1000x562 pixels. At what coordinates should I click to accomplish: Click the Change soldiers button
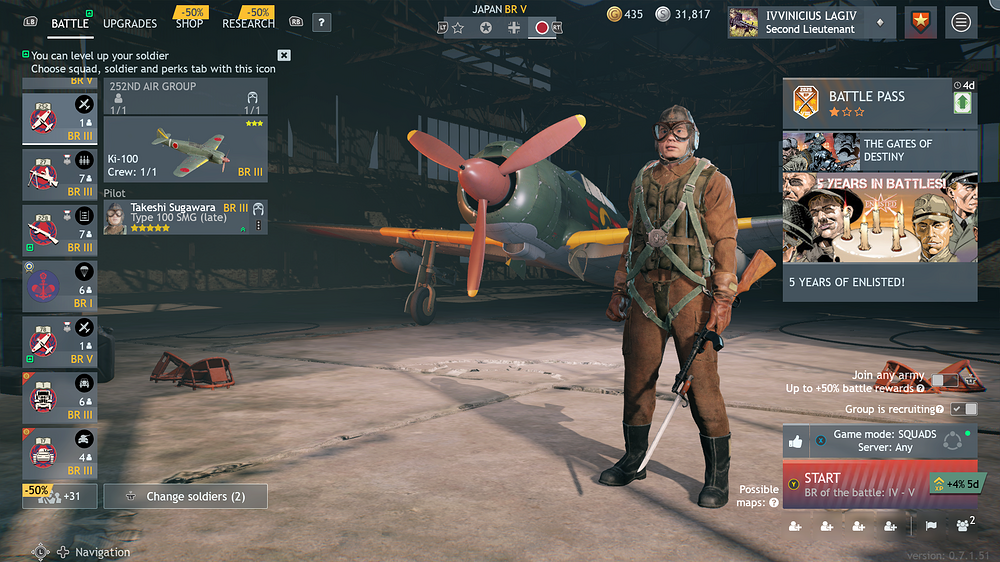186,496
